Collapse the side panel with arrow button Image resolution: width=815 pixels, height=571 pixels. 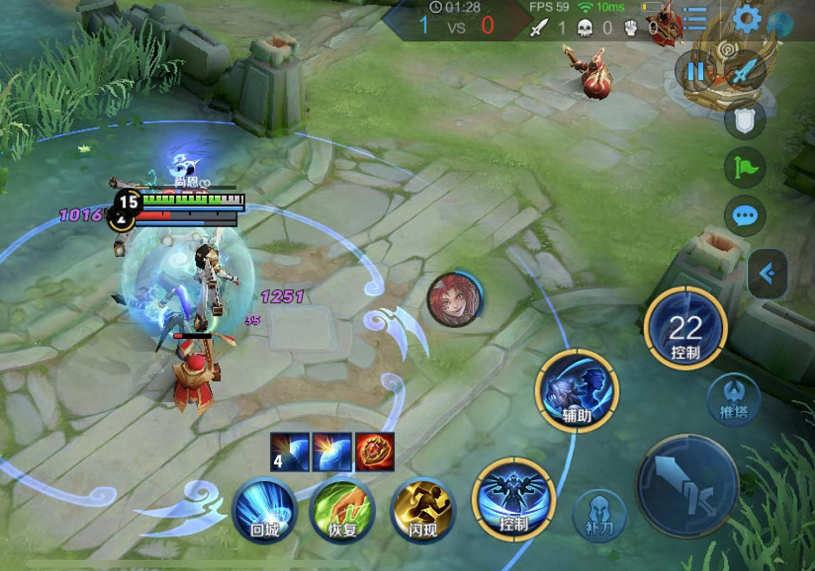point(767,273)
